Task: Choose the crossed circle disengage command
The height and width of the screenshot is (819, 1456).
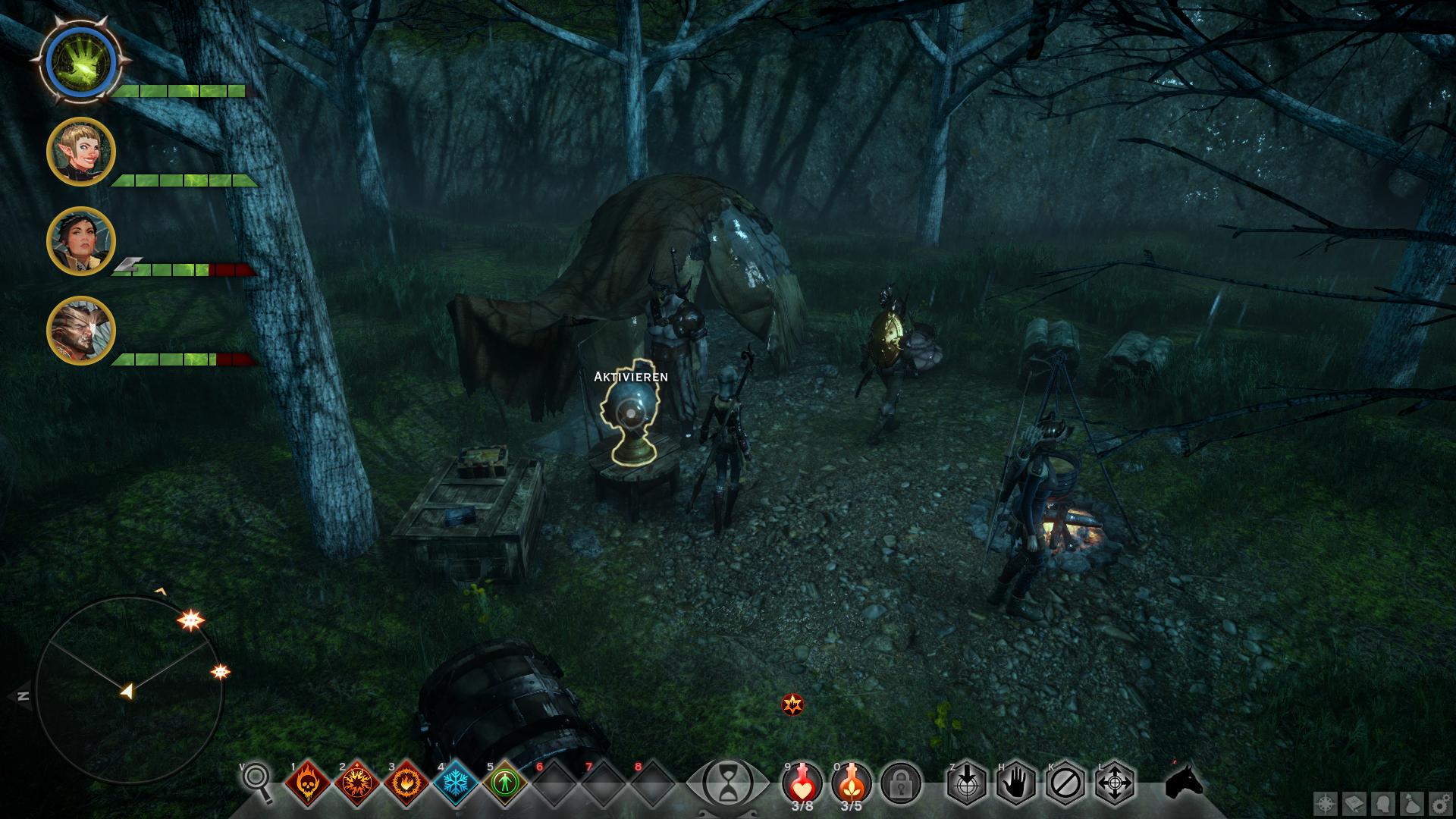Action: [x=1065, y=782]
